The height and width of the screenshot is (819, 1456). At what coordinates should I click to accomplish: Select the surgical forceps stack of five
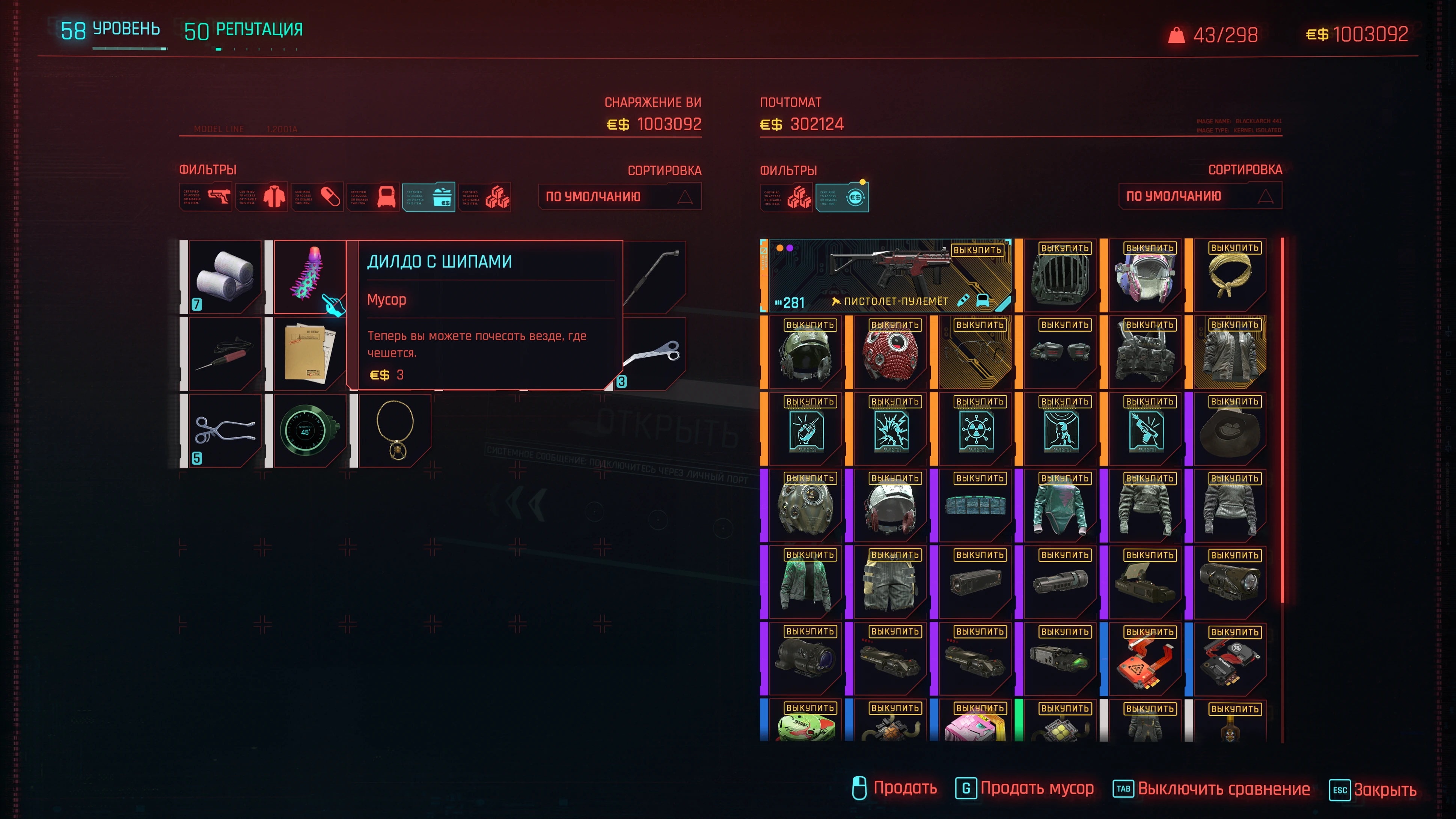coord(225,430)
